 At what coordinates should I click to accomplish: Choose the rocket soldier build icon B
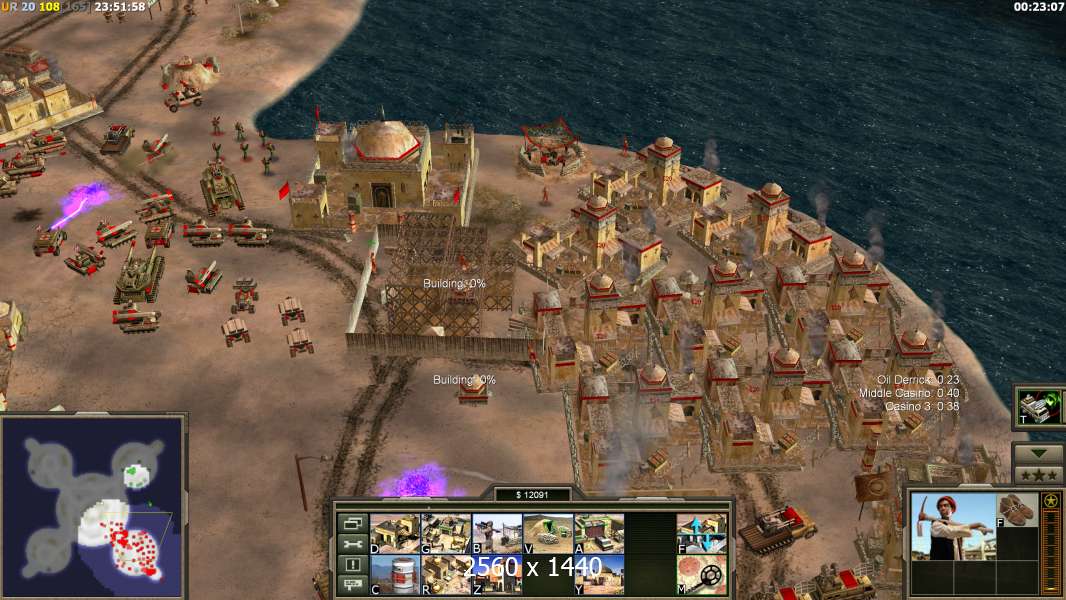point(497,534)
